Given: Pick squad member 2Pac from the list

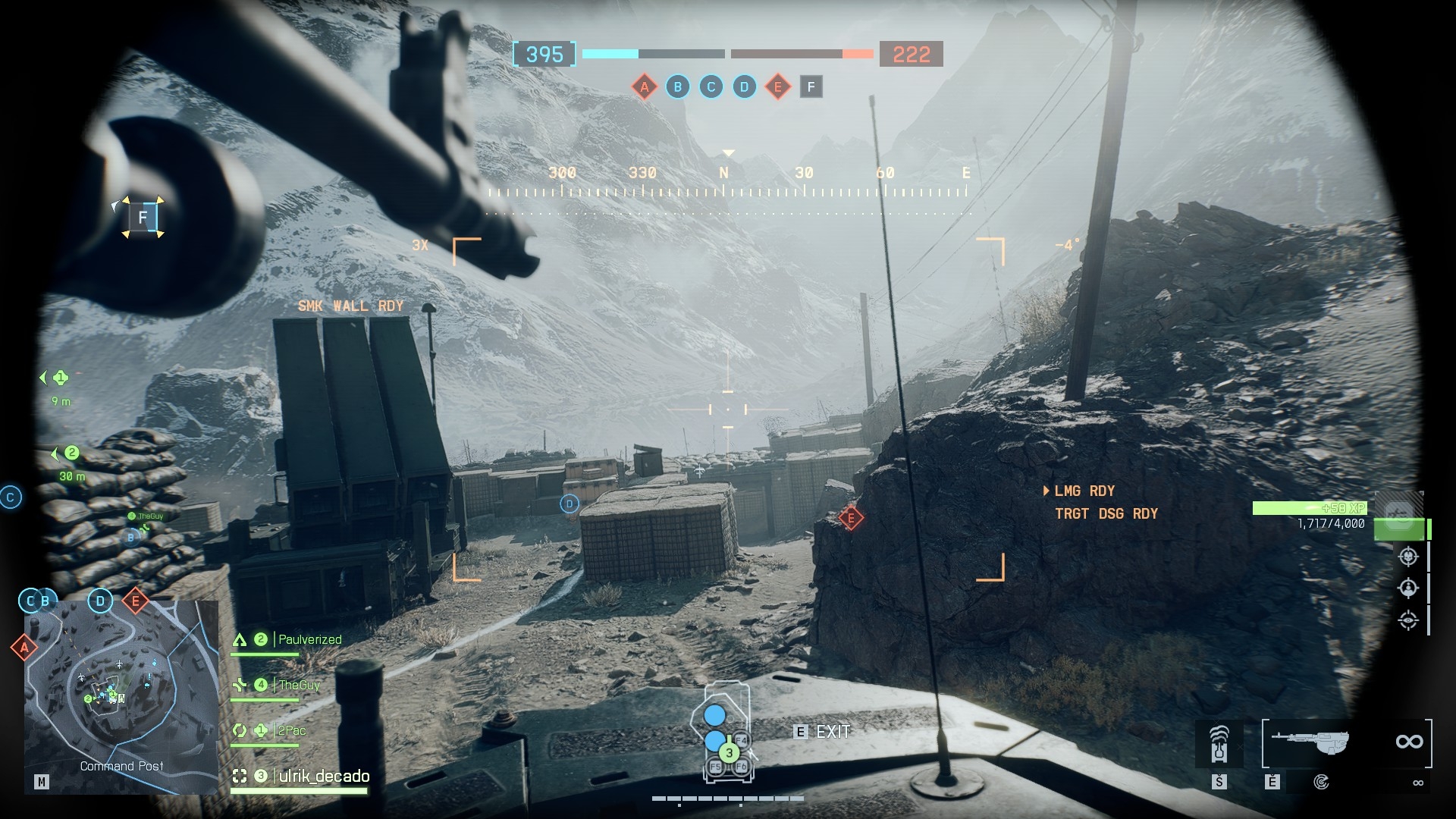Looking at the screenshot, I should point(292,731).
